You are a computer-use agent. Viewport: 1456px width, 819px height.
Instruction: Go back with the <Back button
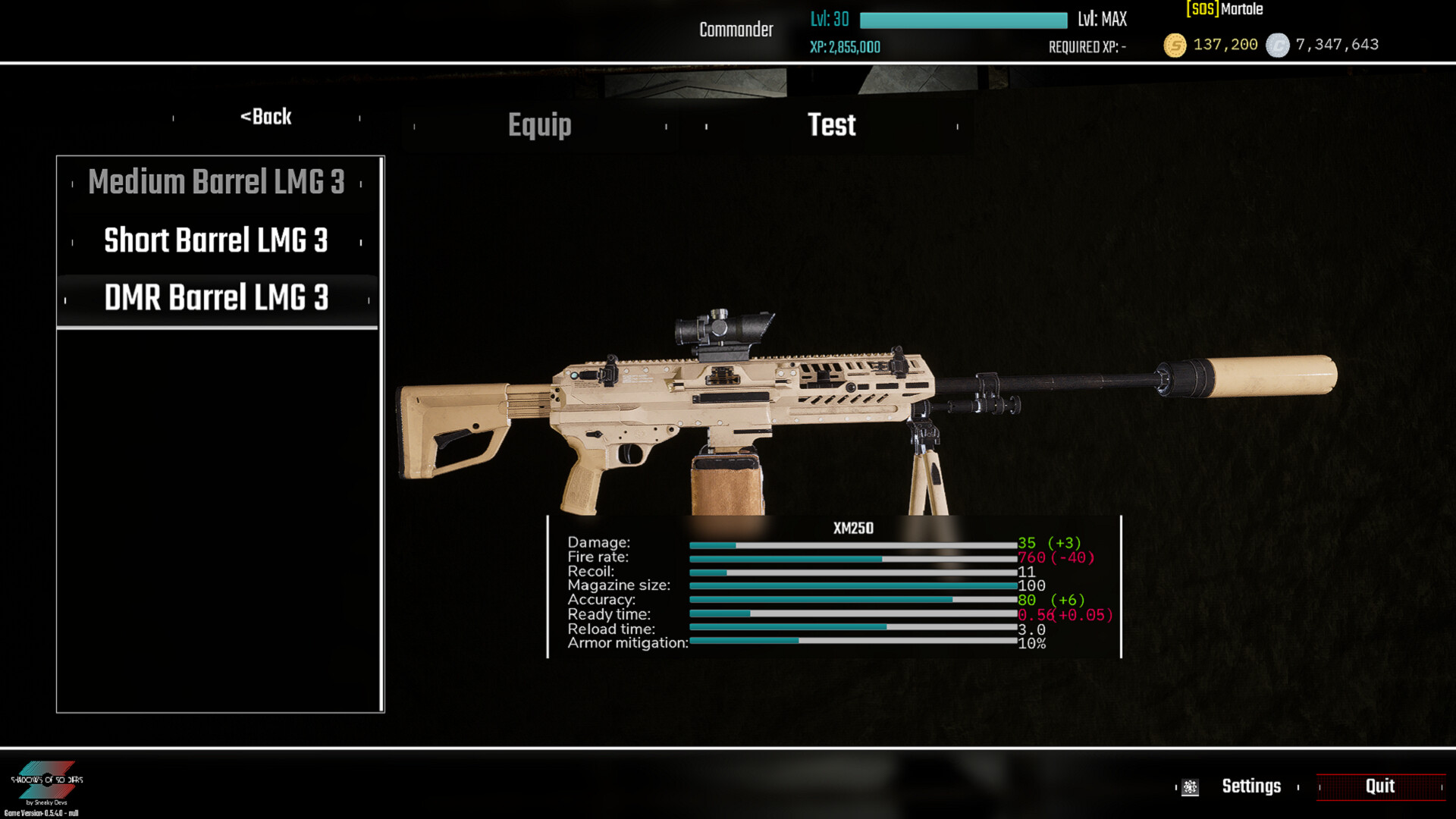tap(266, 117)
